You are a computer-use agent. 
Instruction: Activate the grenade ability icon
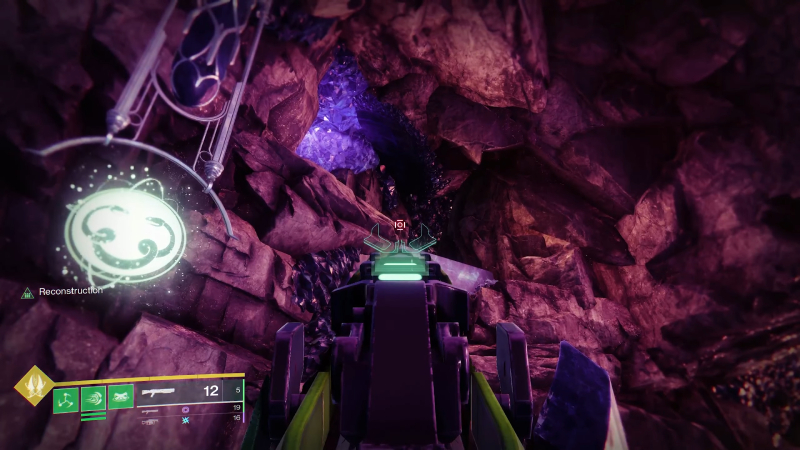tap(66, 398)
